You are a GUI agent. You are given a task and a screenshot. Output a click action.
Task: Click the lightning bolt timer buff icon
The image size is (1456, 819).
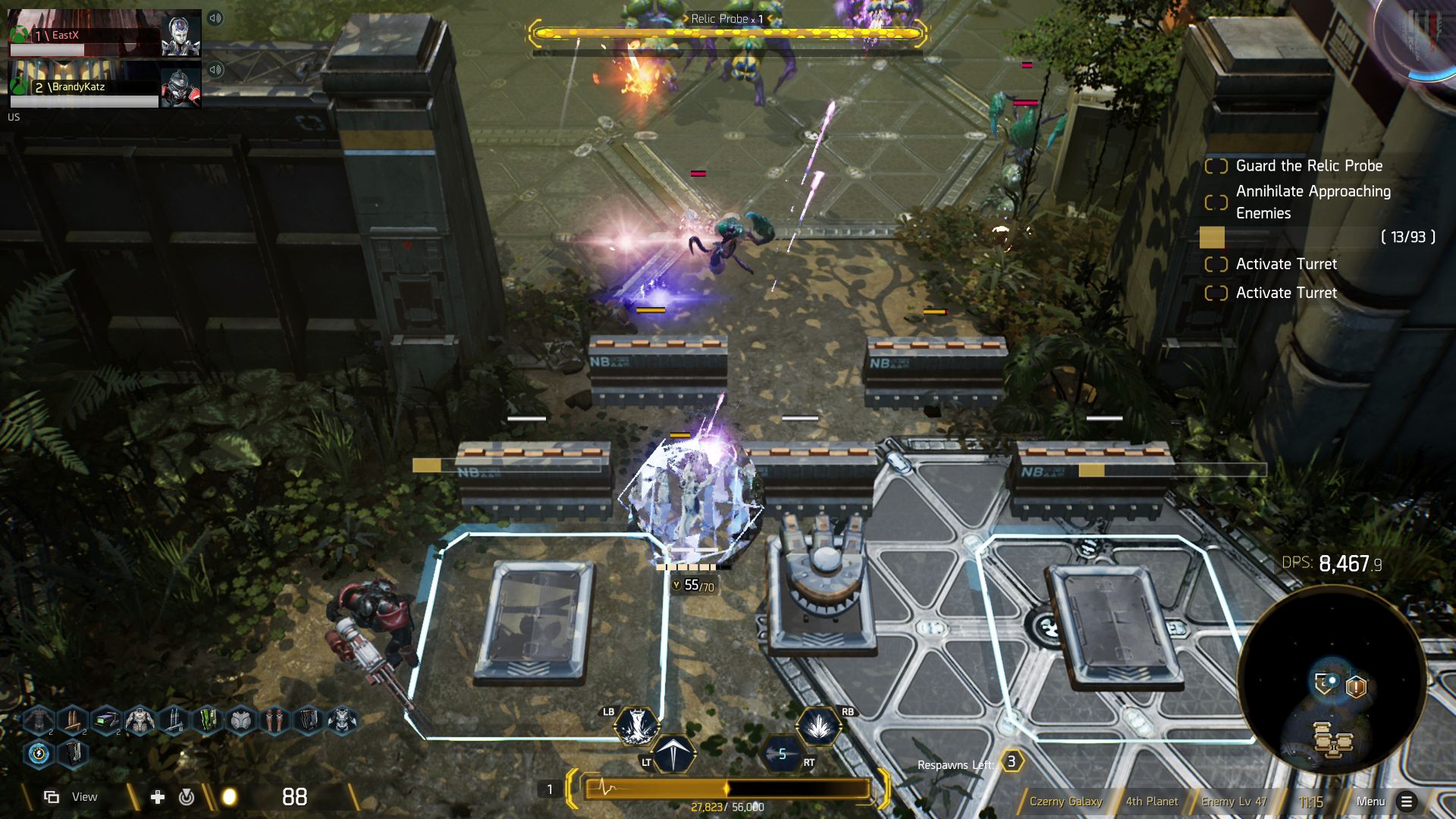tap(39, 754)
